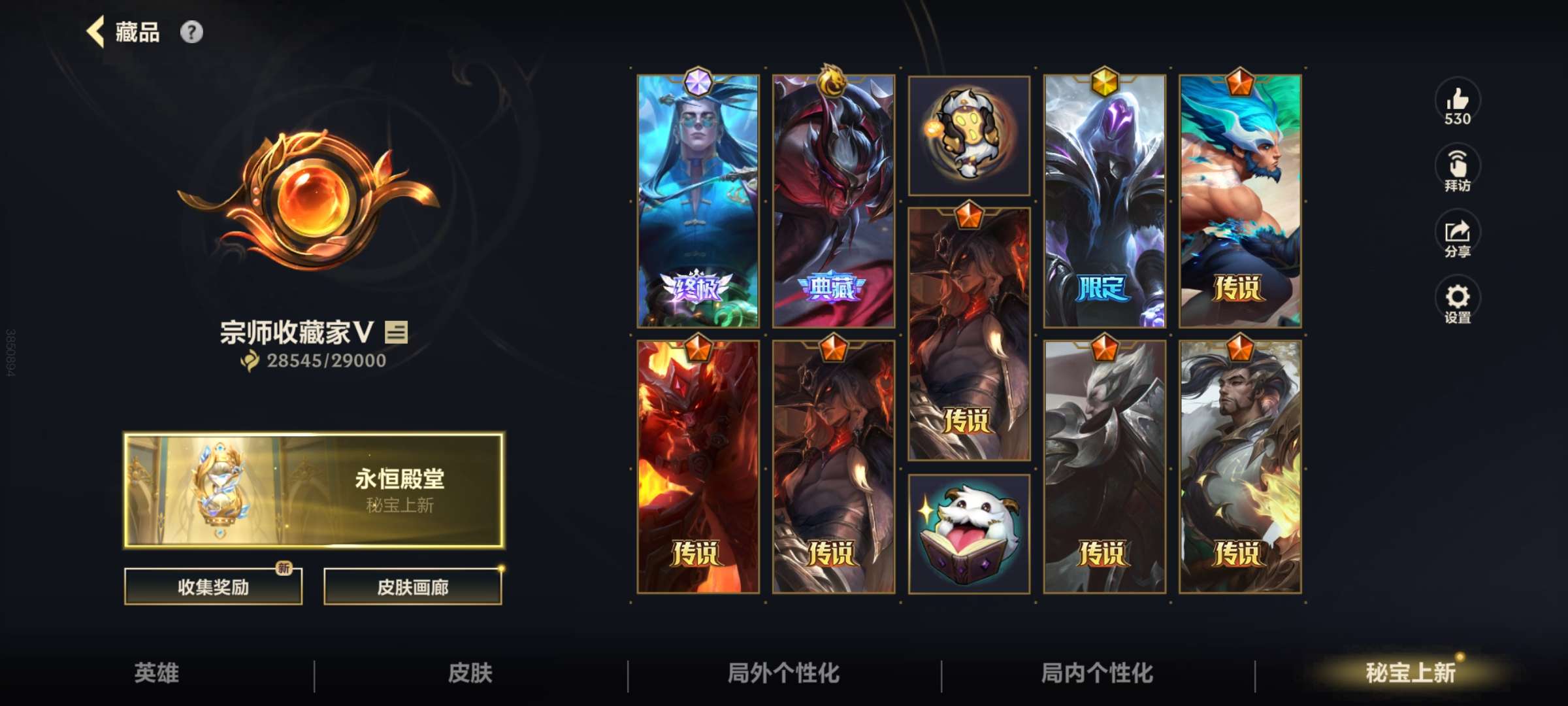Tap the 分享 share icon

[1460, 235]
